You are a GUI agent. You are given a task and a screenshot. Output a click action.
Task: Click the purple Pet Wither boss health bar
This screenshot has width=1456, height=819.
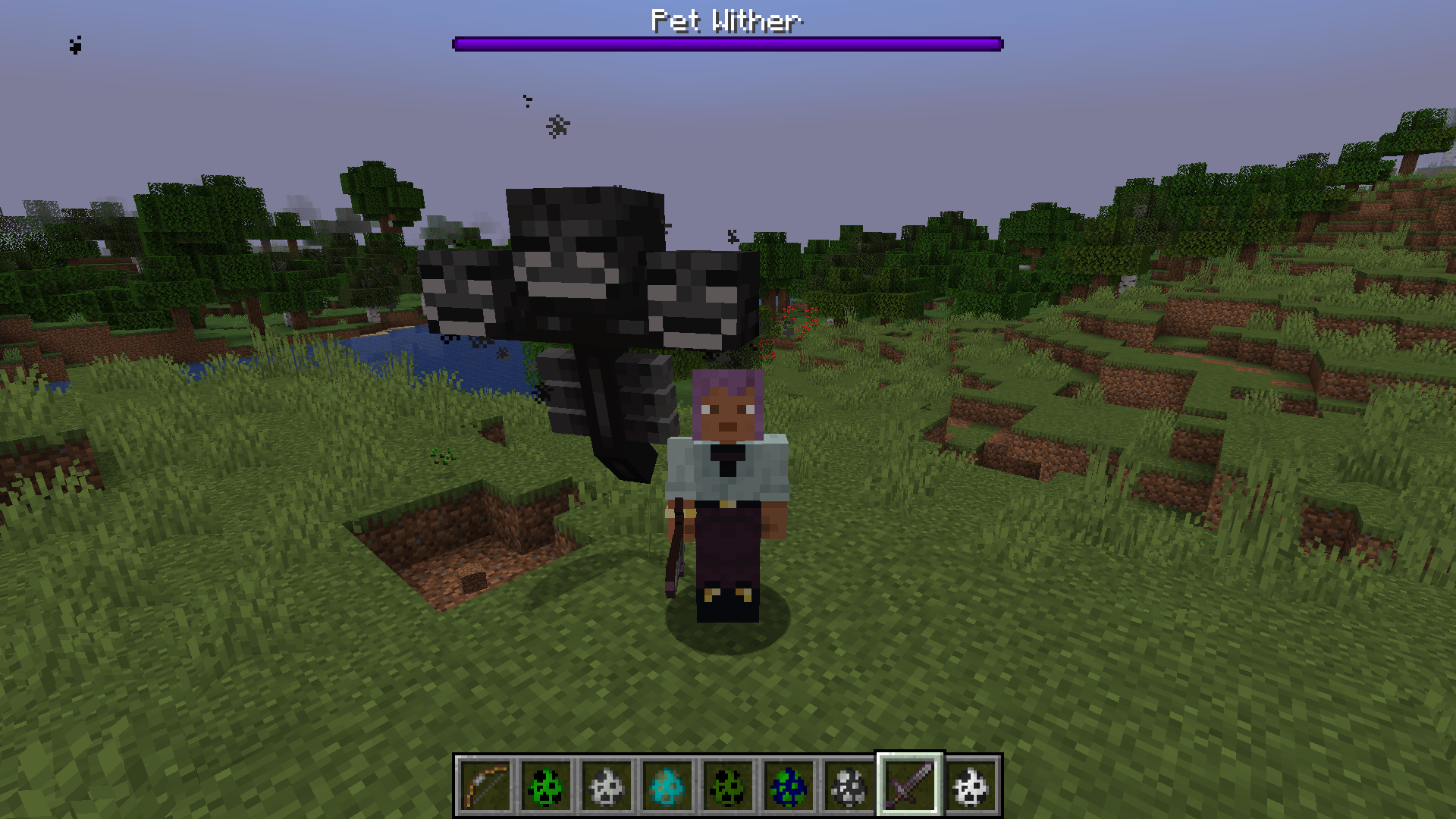point(728,43)
